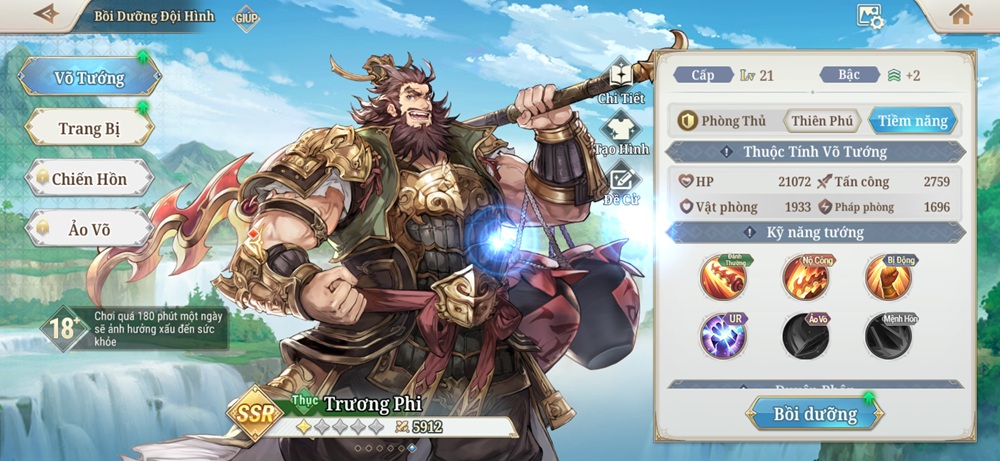Open the GIÚP help button
The image size is (1000, 461).
click(x=246, y=17)
